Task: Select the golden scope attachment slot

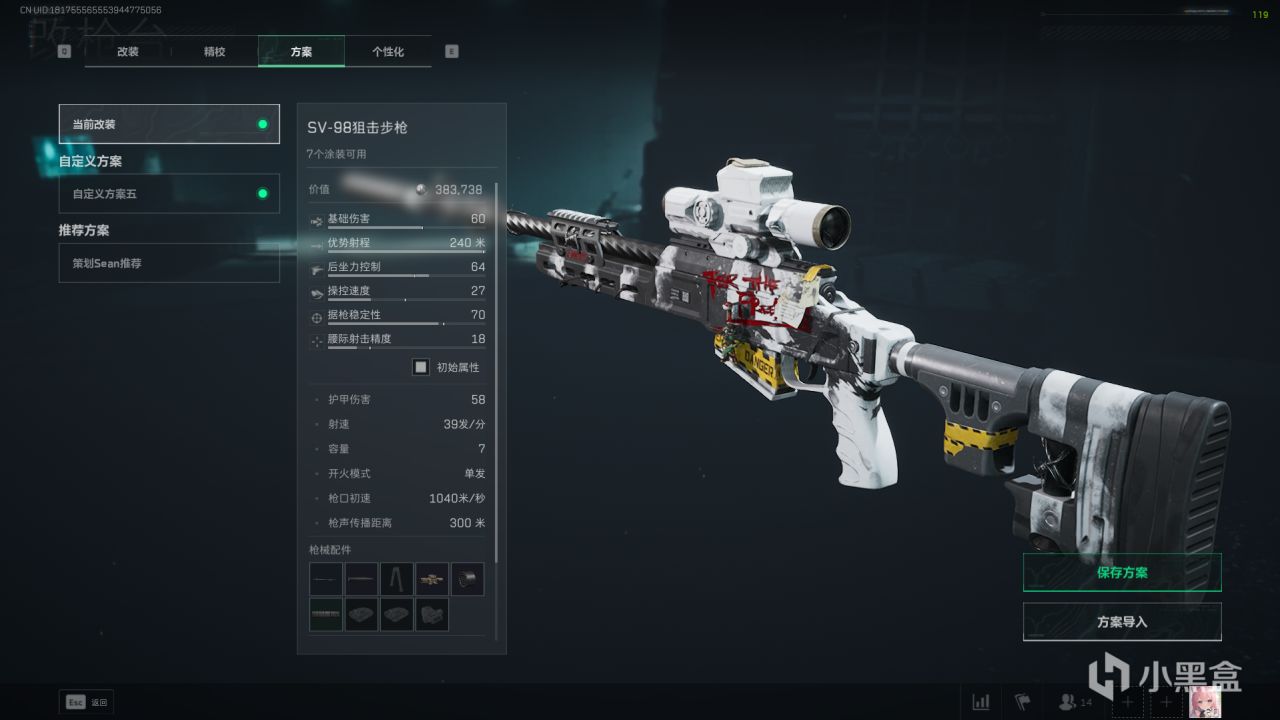Action: [x=432, y=579]
